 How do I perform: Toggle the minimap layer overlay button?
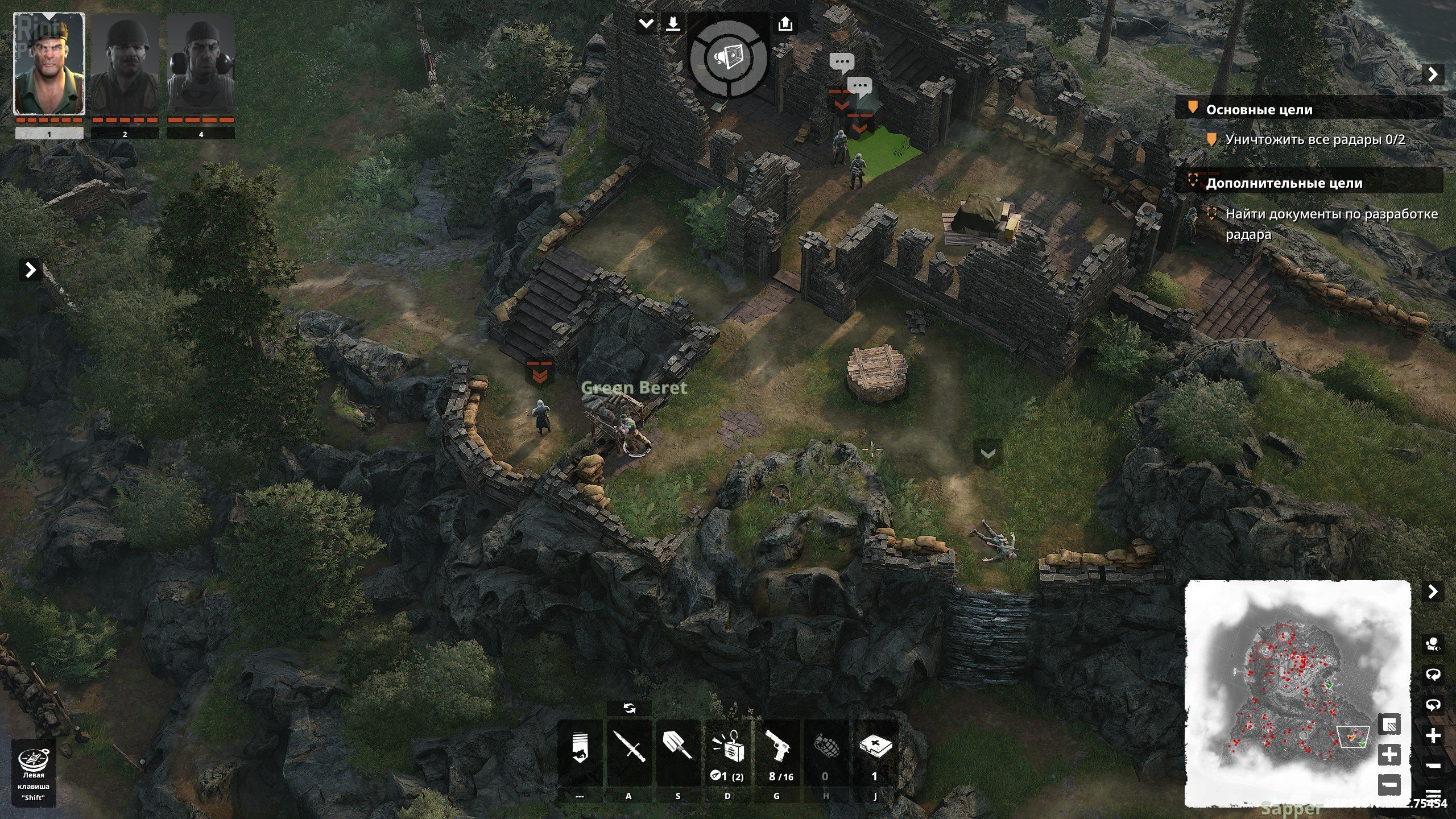tap(1390, 725)
